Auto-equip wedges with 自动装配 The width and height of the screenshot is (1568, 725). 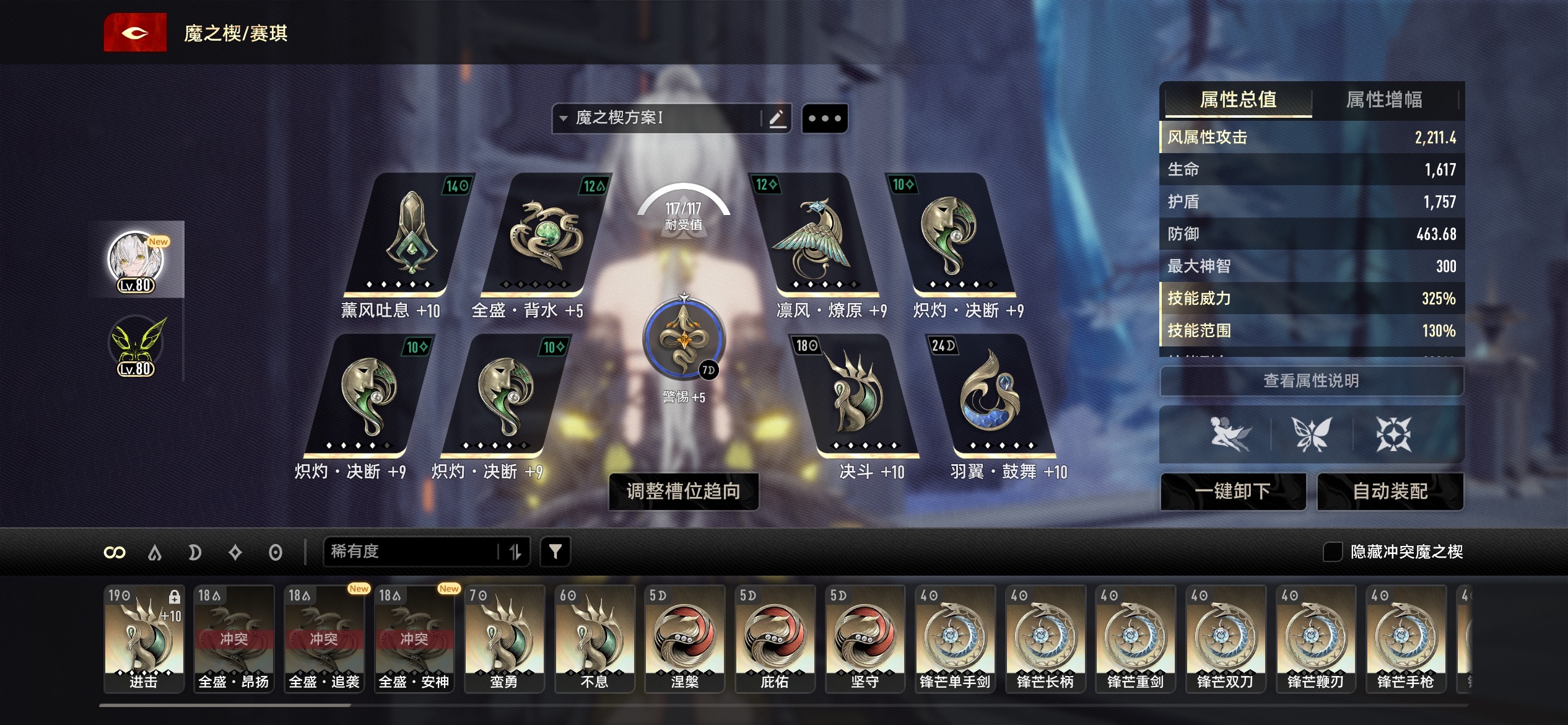point(1390,491)
